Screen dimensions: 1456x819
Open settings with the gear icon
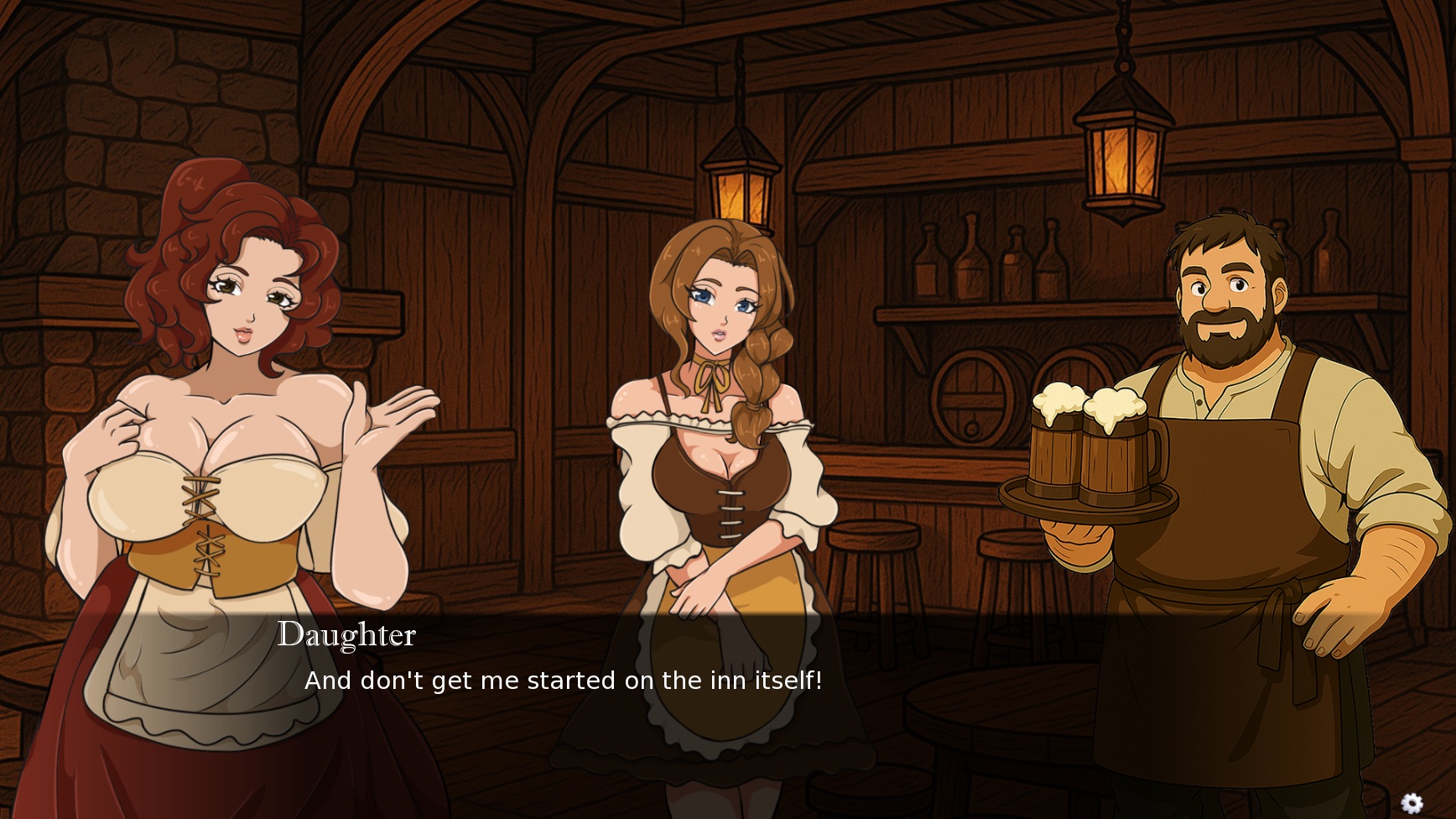point(1412,803)
